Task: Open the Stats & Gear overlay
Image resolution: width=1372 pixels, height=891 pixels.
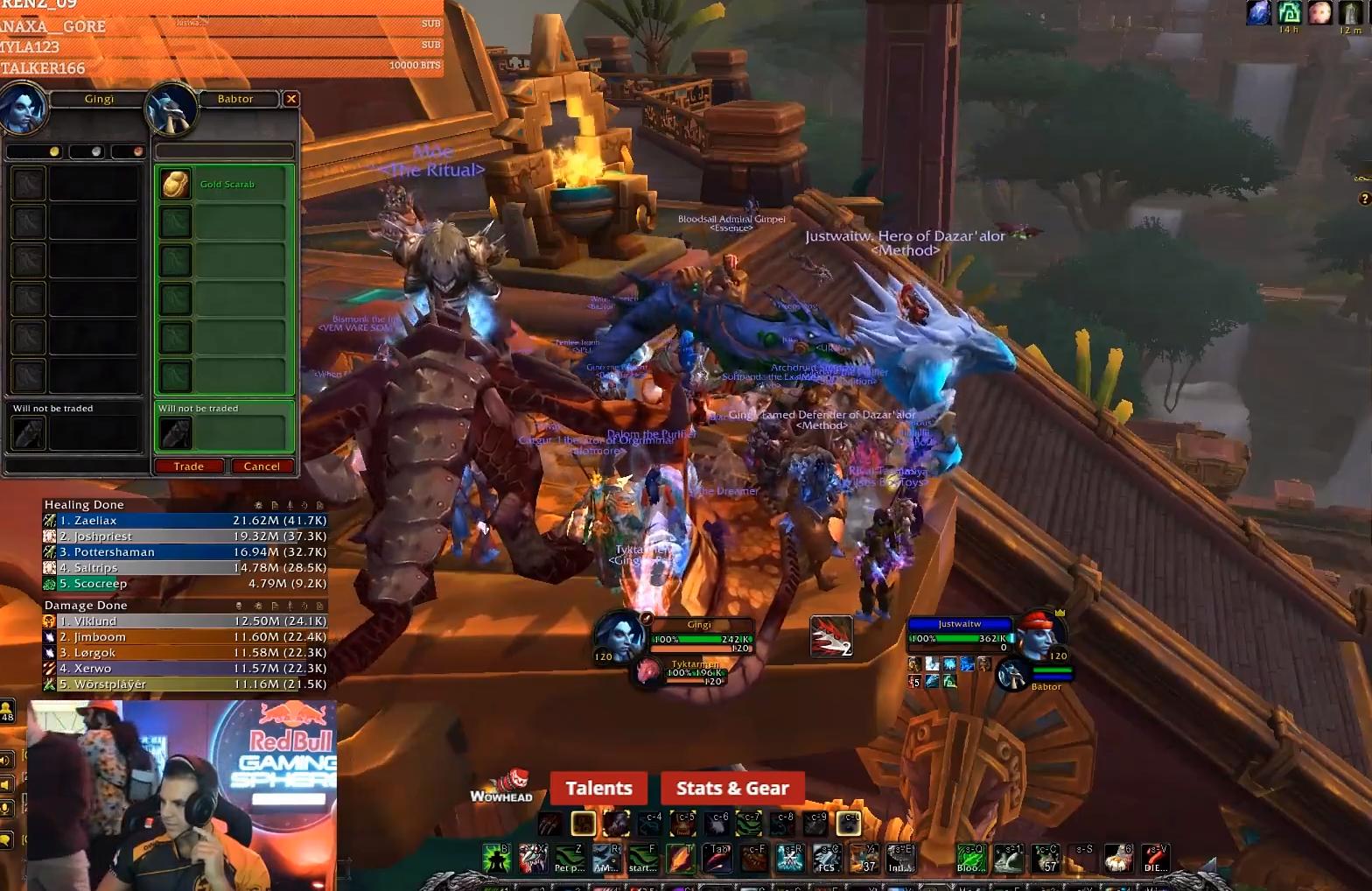Action: (x=732, y=788)
